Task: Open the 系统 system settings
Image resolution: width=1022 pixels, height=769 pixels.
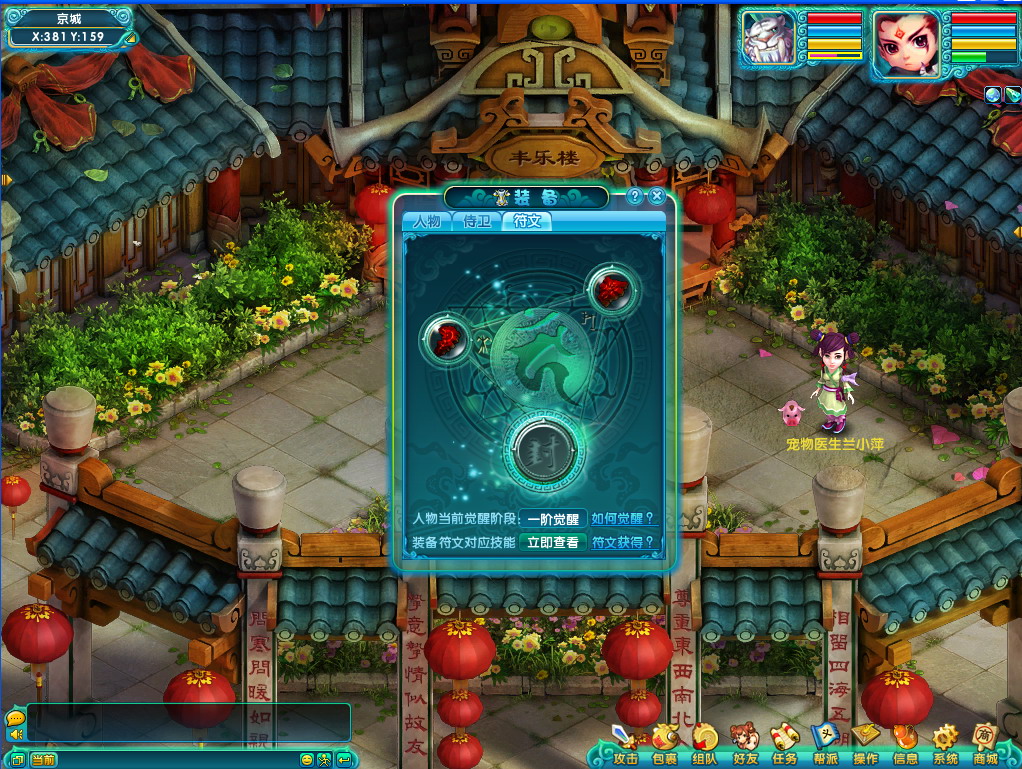Action: [945, 744]
